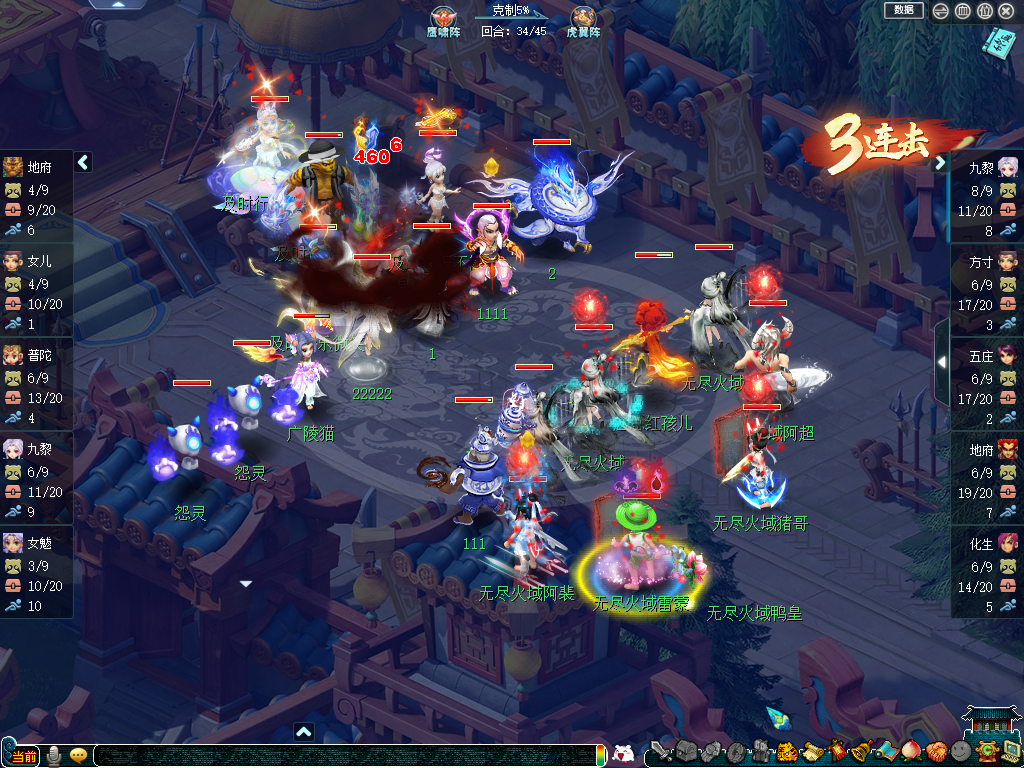Open the blue secret manual book
This screenshot has width=1024, height=768.
pyautogui.click(x=997, y=42)
